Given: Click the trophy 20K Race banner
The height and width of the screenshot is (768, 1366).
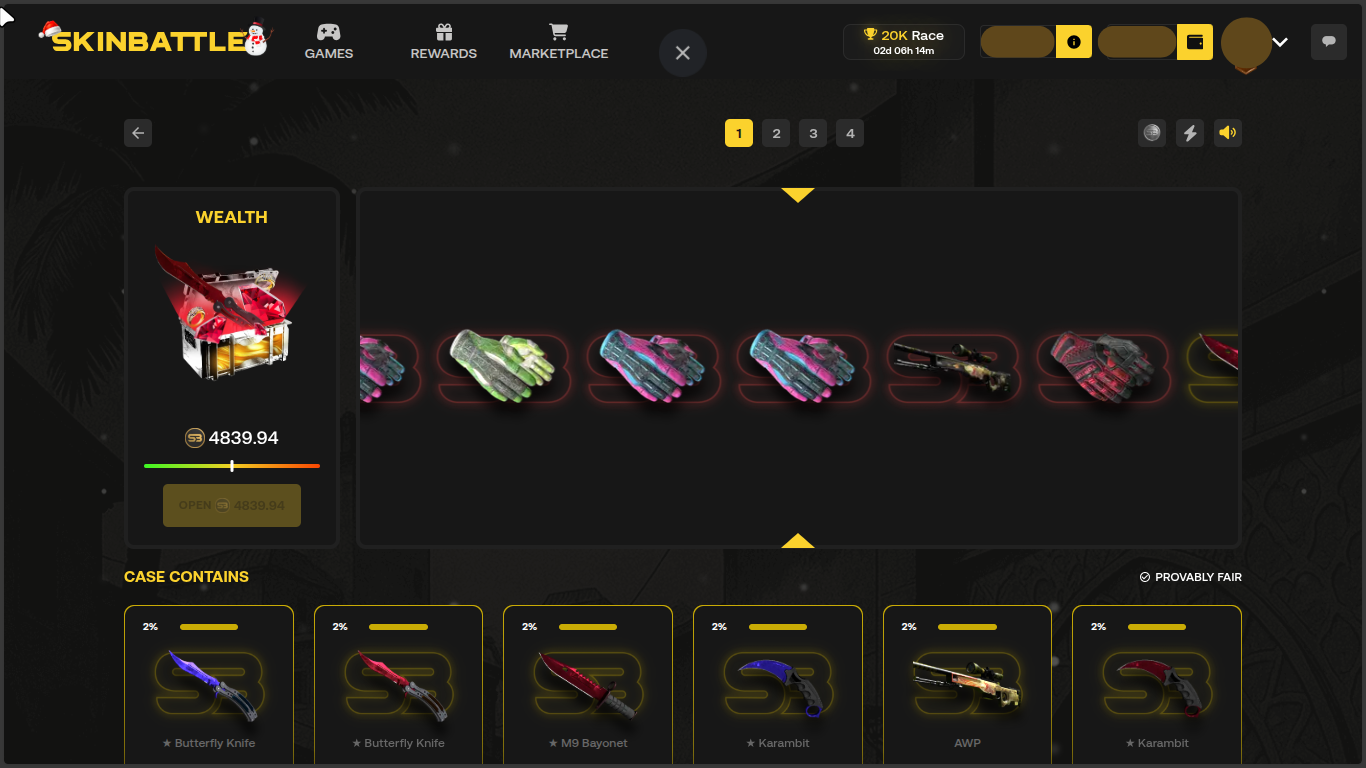Looking at the screenshot, I should pyautogui.click(x=903, y=41).
